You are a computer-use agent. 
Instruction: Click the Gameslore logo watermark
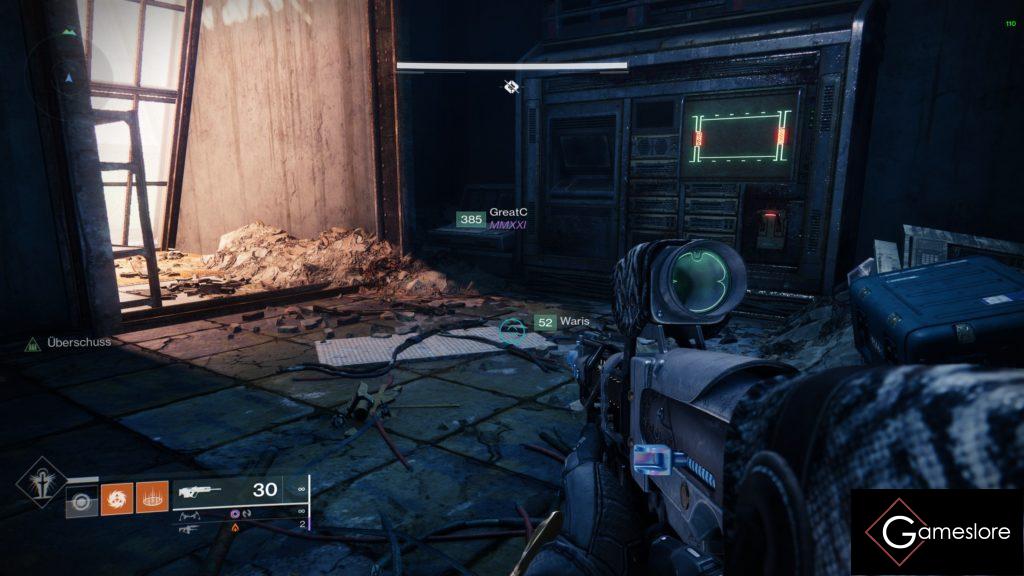(x=935, y=531)
